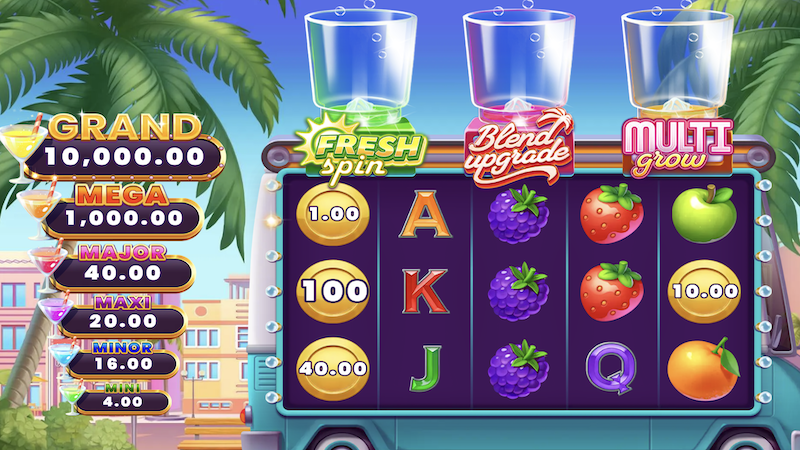This screenshot has height=450, width=800.
Task: Select the 1.00 gold coin symbol
Action: [x=333, y=214]
